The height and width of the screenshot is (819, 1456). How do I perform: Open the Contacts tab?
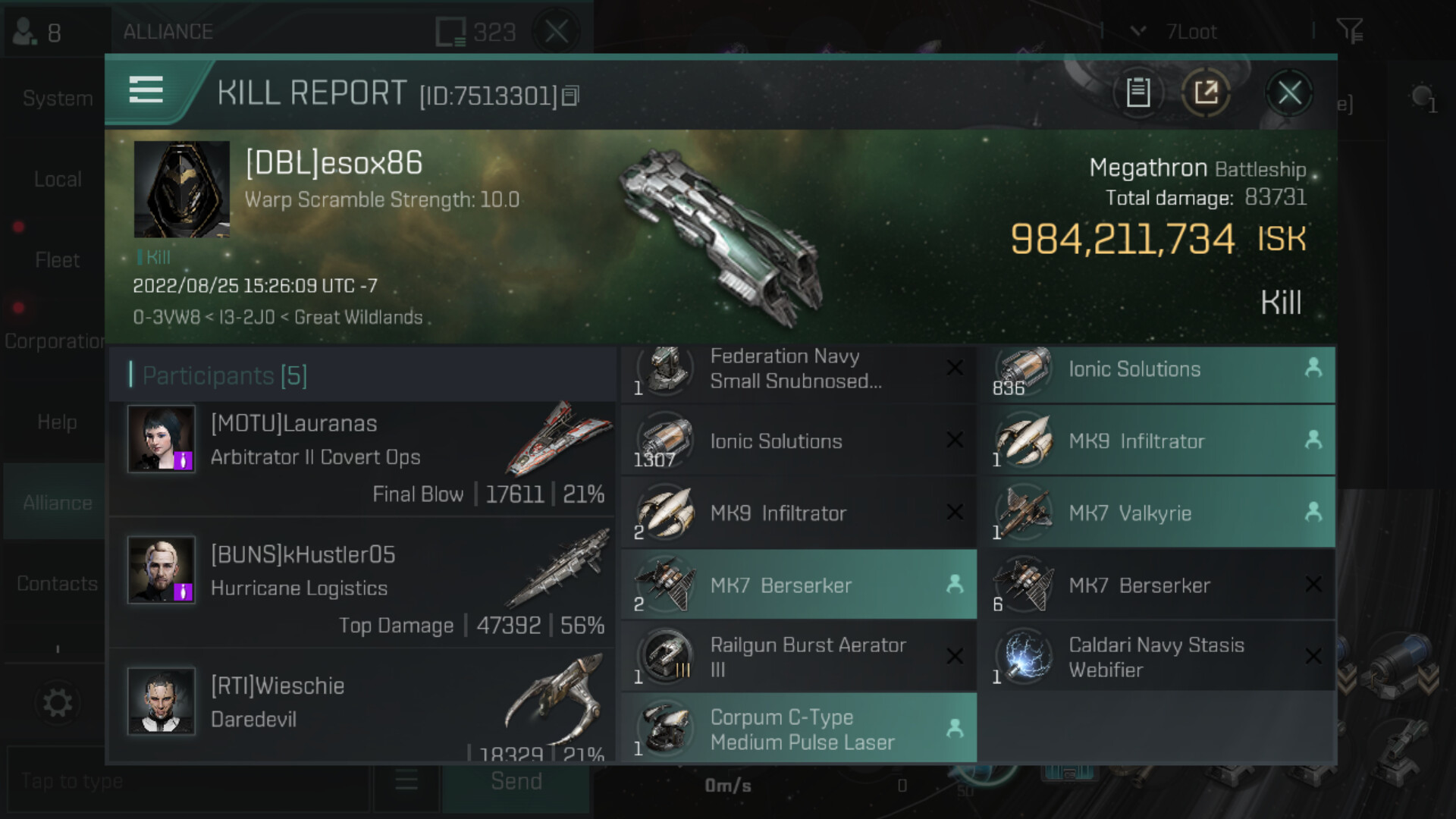pyautogui.click(x=58, y=584)
